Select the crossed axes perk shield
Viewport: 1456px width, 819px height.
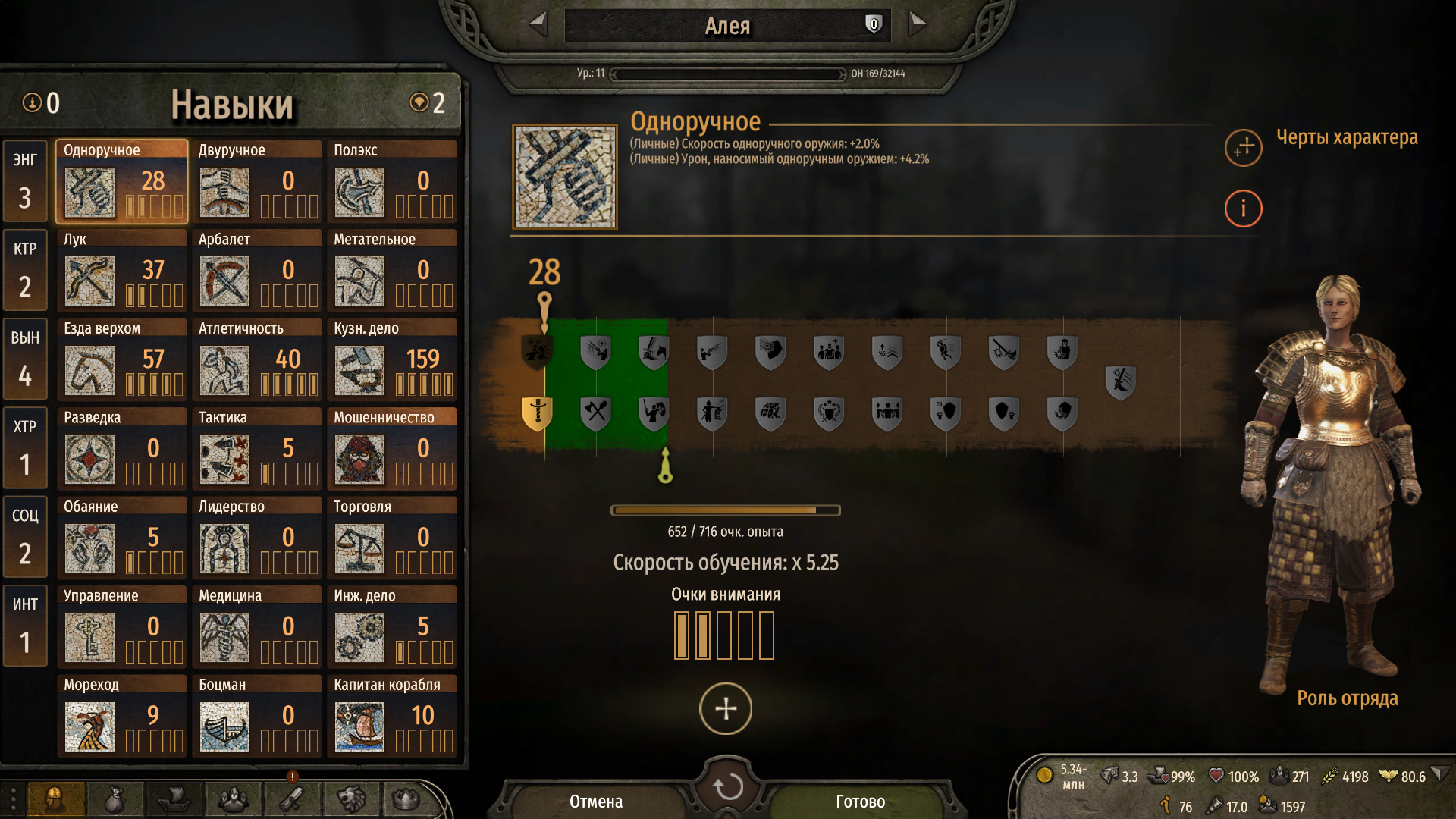[596, 413]
